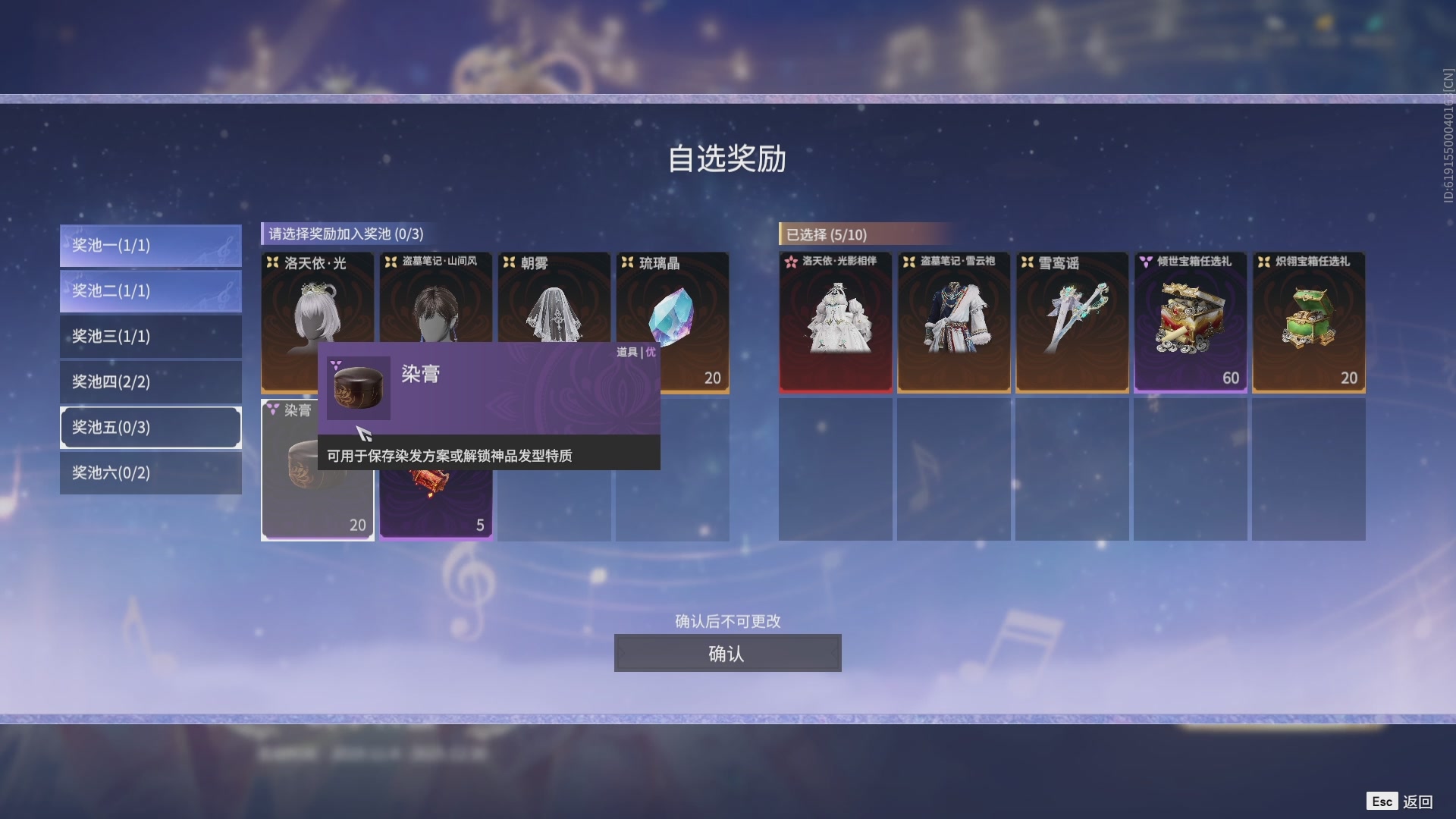Open the 奖池四 pool tab
The image size is (1456, 819).
(150, 381)
